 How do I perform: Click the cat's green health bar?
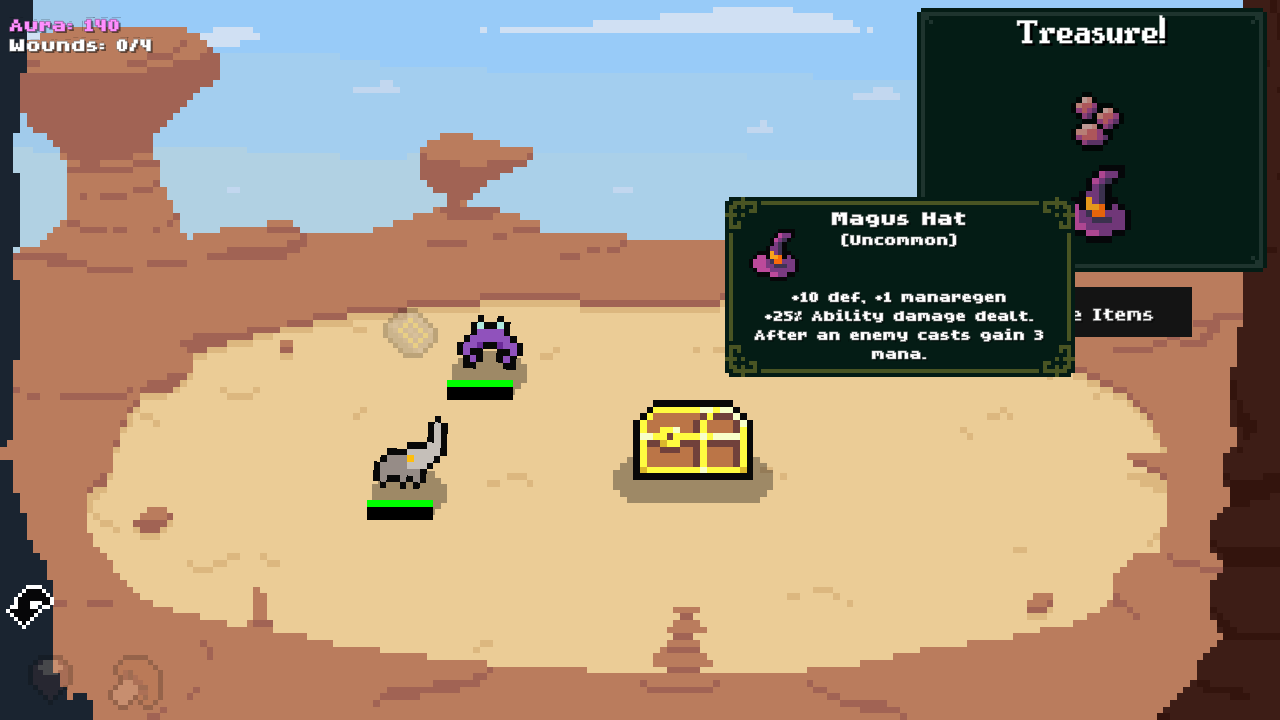[x=398, y=502]
